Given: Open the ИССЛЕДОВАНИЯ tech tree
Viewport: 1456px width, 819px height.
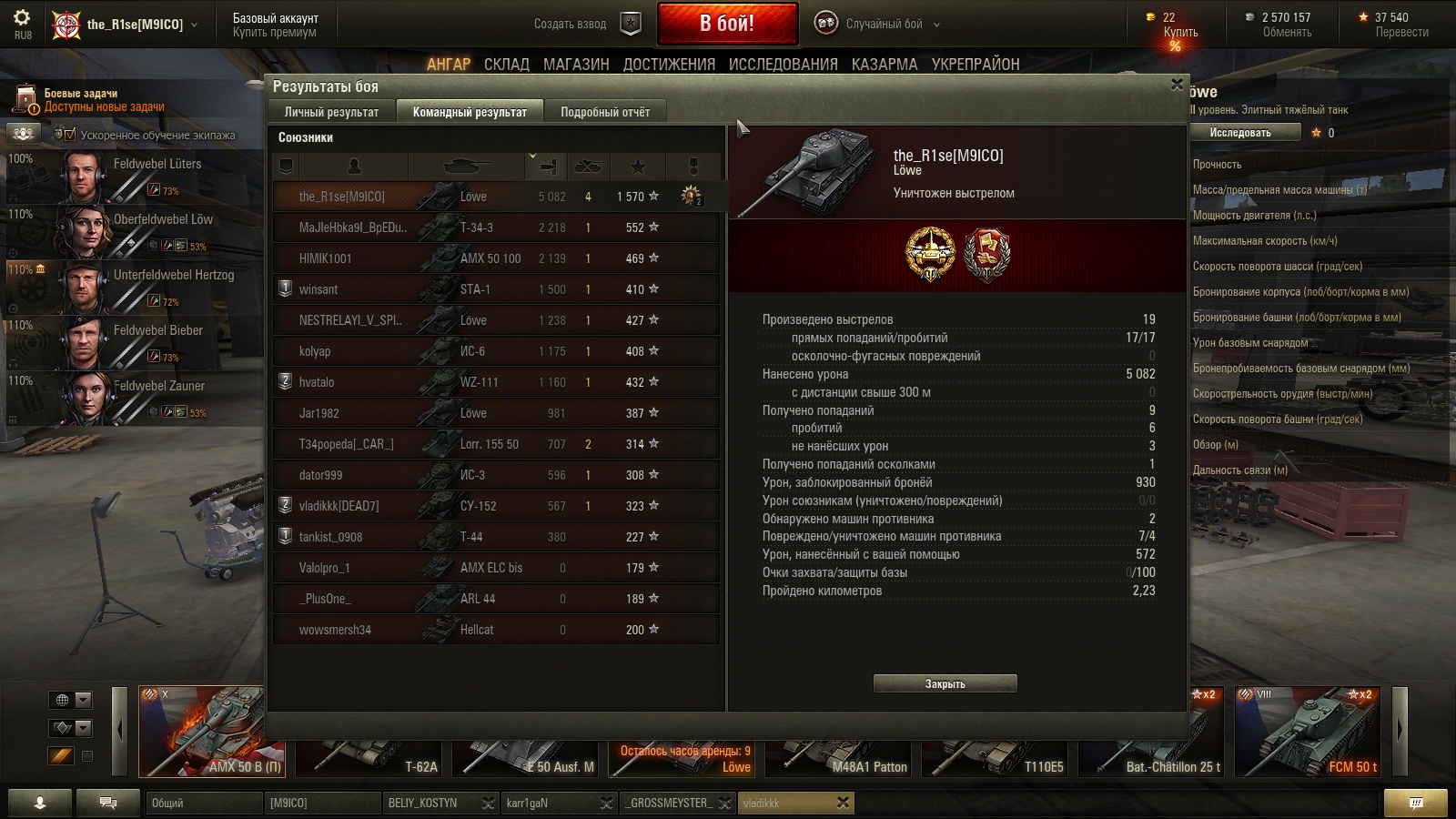Looking at the screenshot, I should (x=783, y=64).
